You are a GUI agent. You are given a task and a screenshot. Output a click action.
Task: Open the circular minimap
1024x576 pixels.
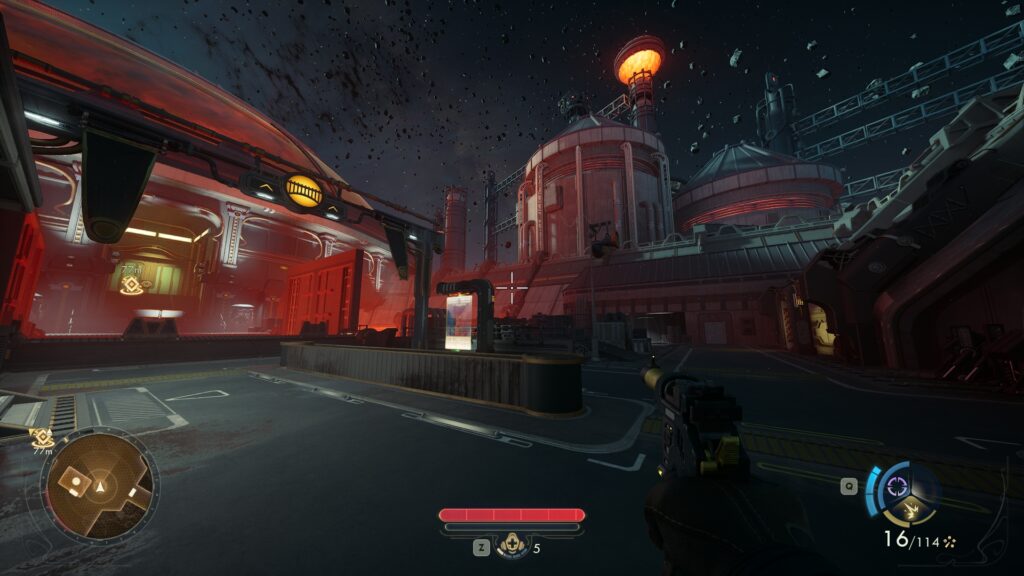coord(100,487)
